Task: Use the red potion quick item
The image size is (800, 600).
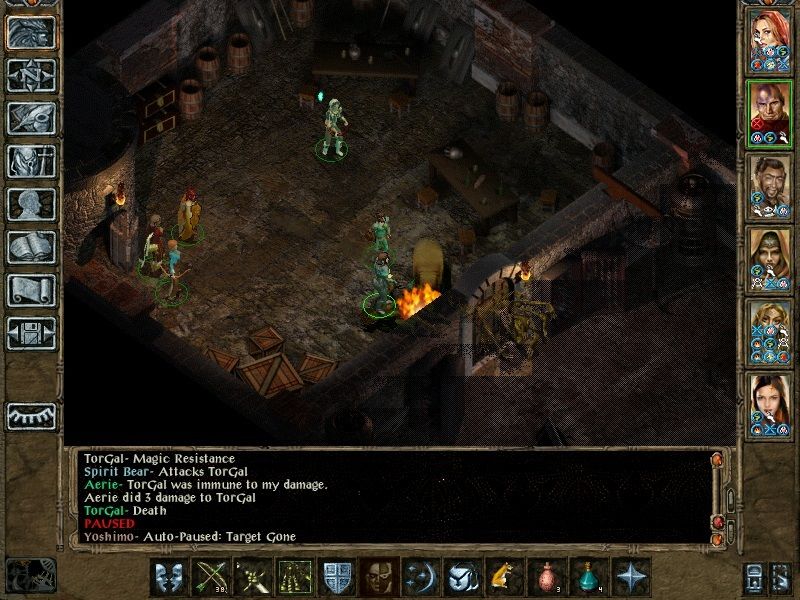Action: pyautogui.click(x=546, y=579)
